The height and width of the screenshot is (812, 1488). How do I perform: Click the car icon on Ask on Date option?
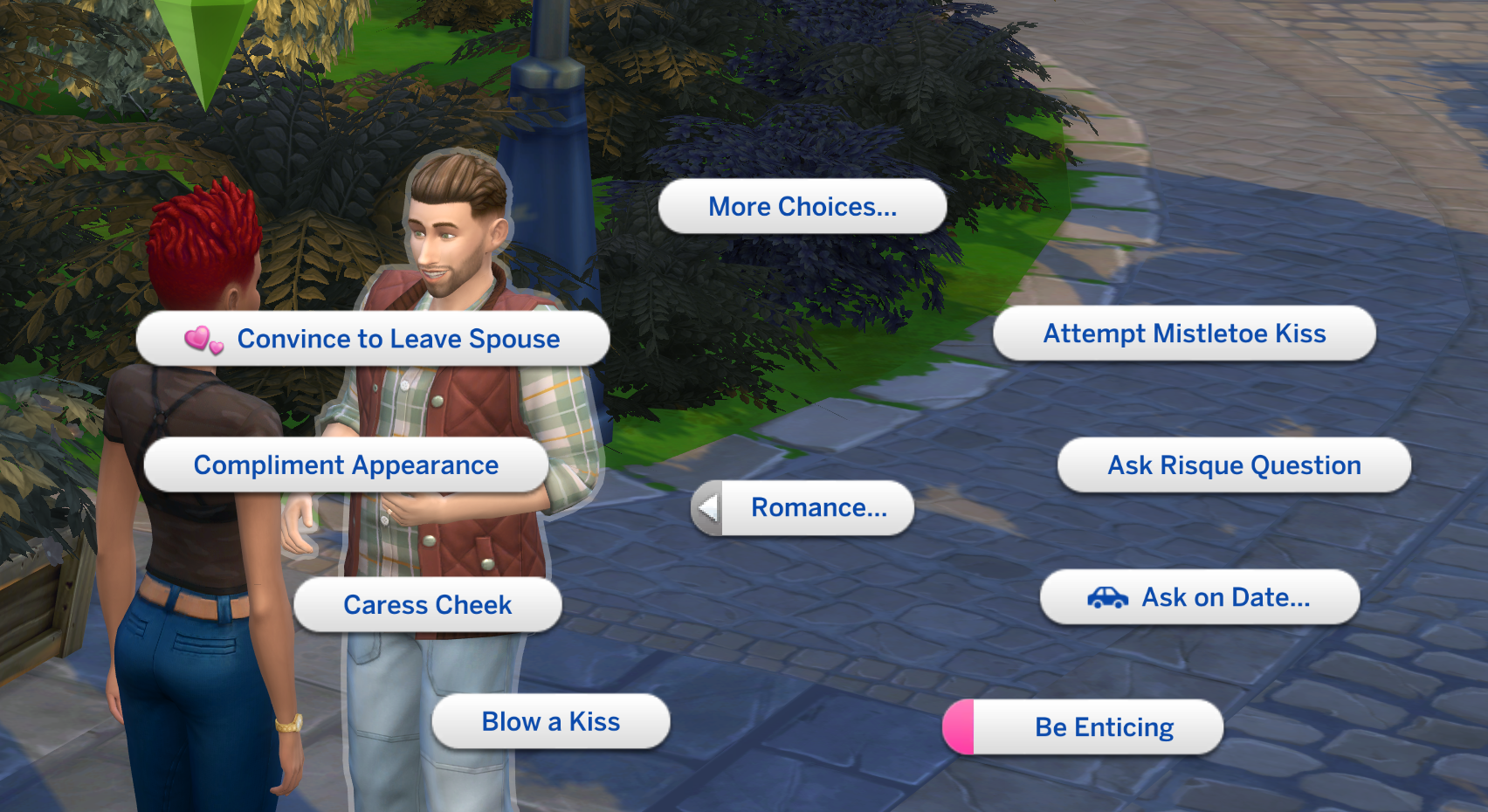(x=1107, y=597)
